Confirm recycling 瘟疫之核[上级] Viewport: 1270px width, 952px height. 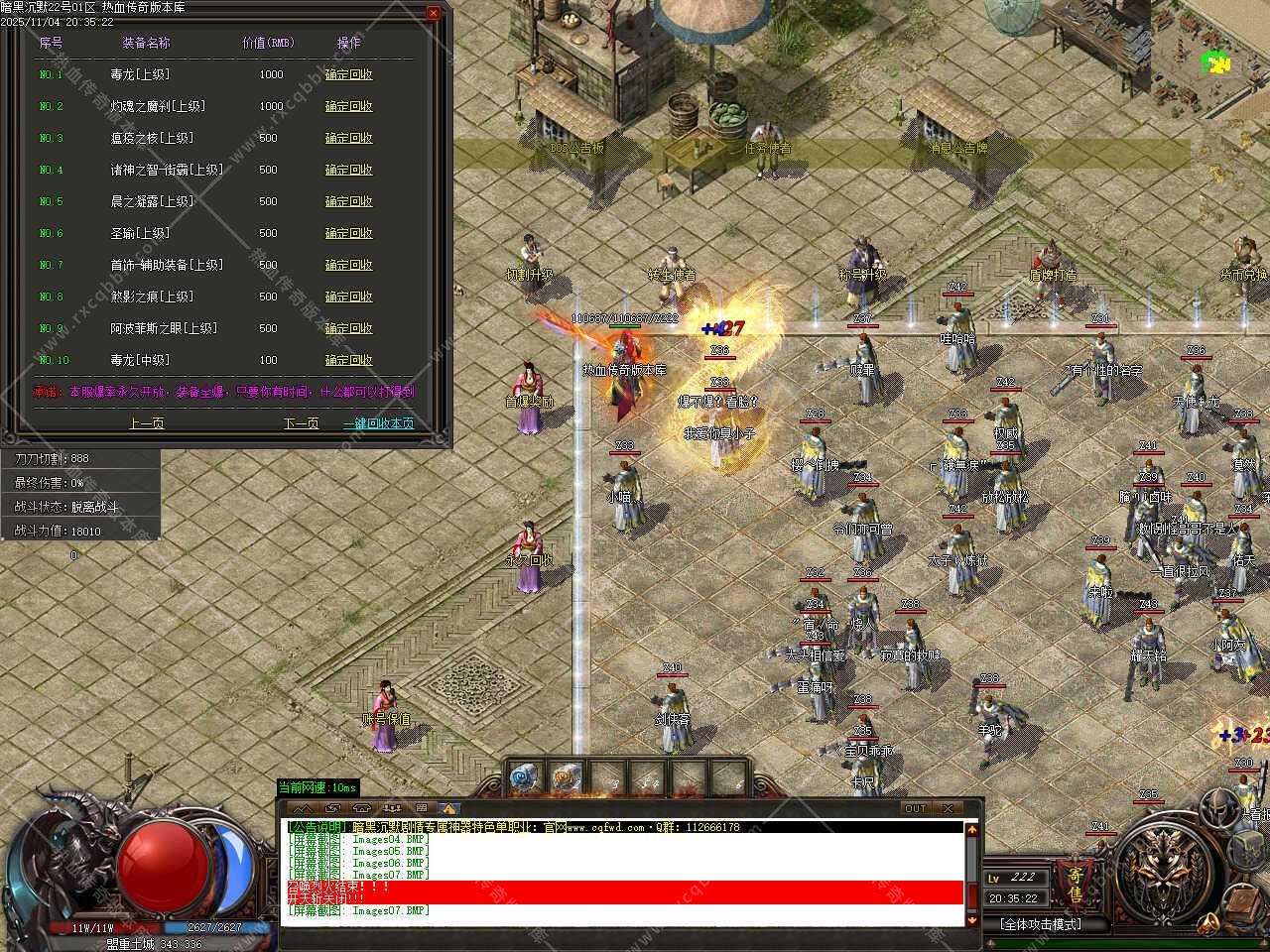tap(348, 138)
